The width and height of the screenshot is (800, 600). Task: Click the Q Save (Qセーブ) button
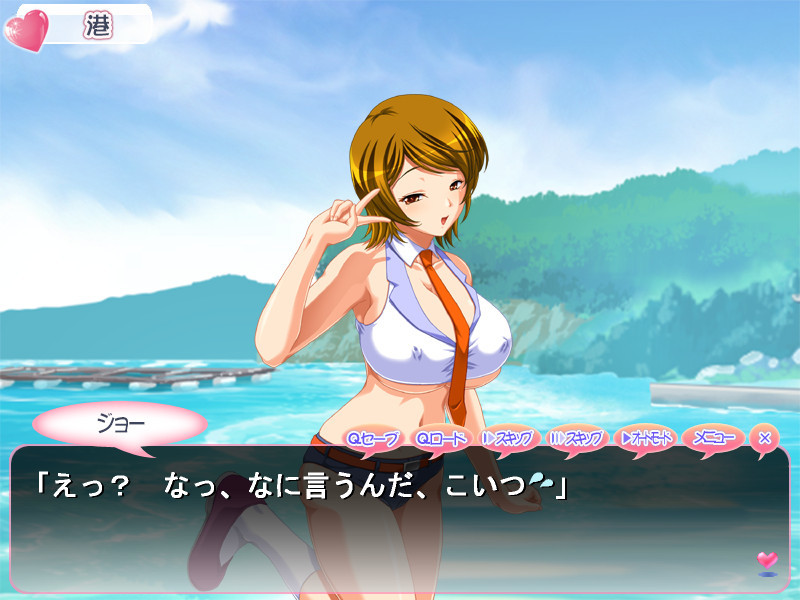coord(372,438)
